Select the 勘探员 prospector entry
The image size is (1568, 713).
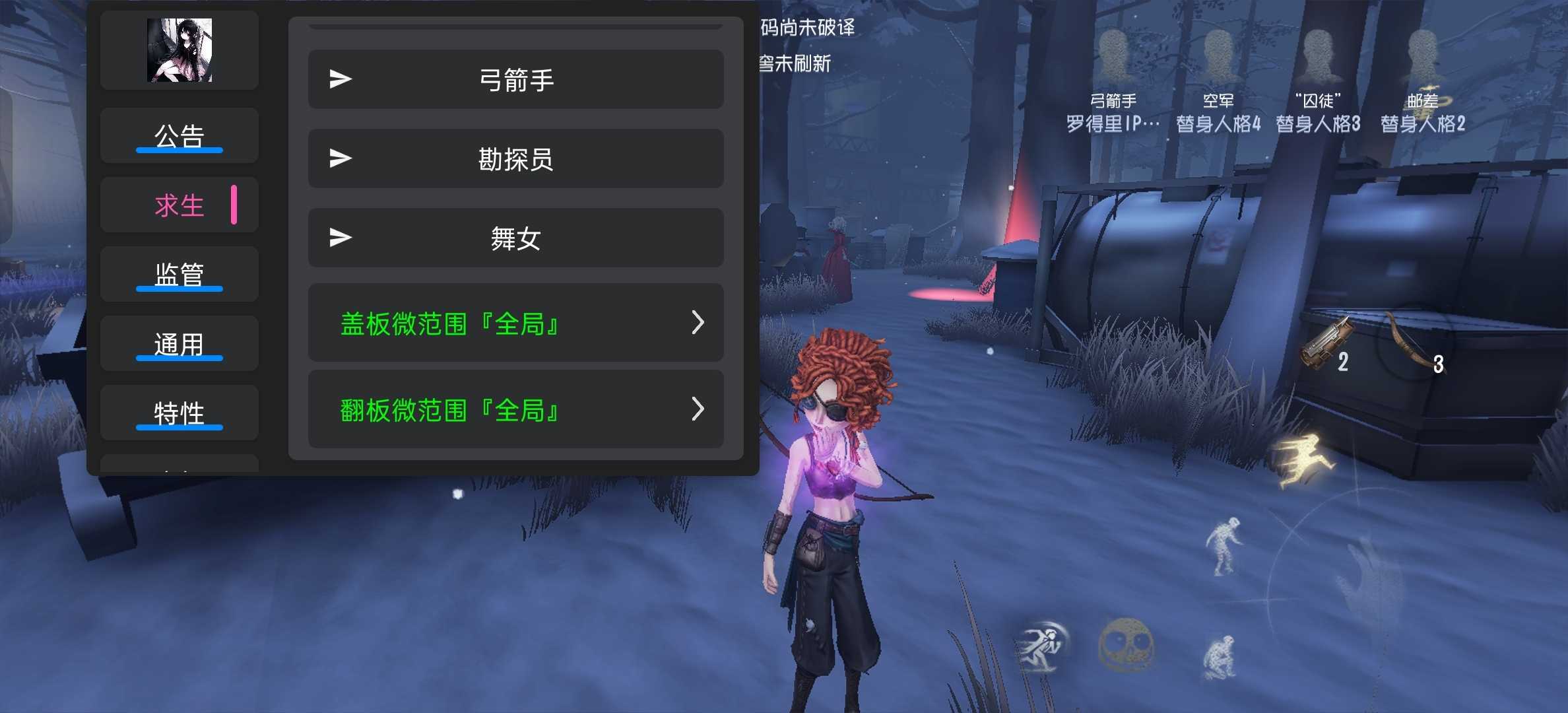click(515, 159)
